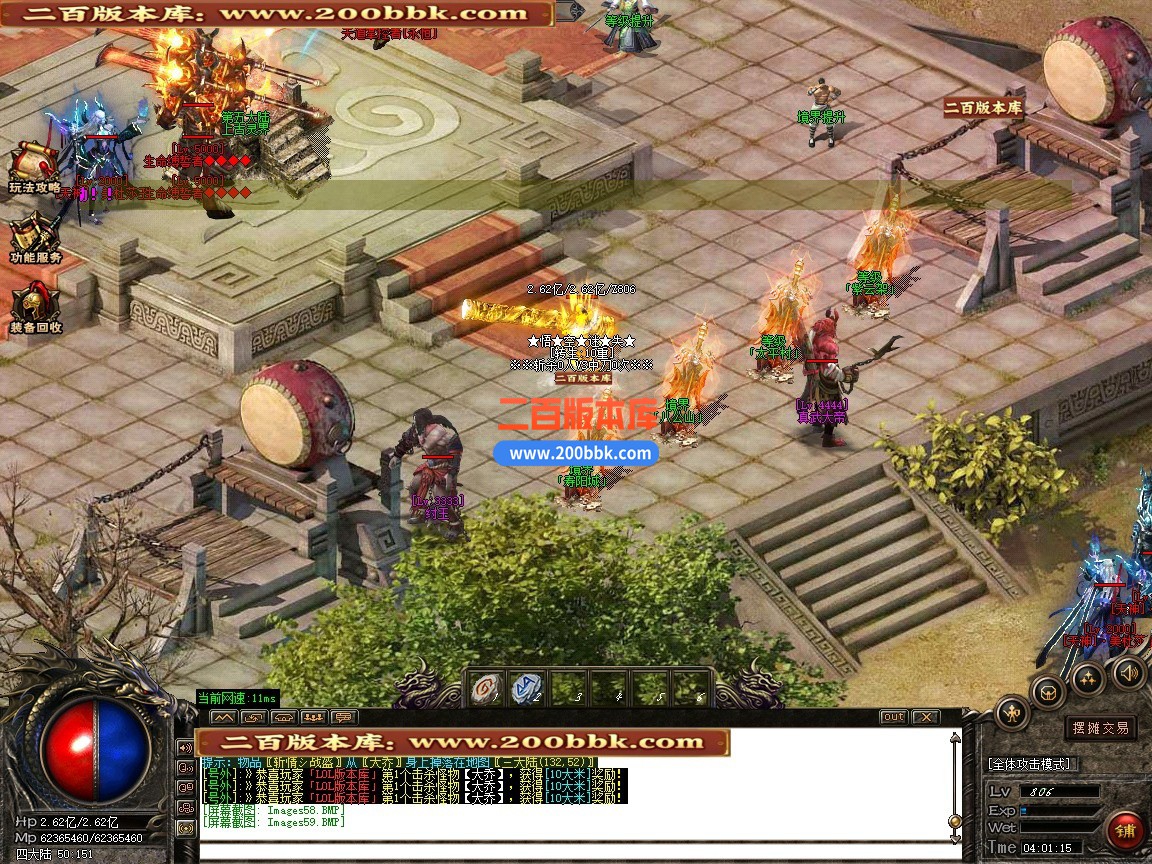1152x864 pixels.
Task: Open the bag chest icon
Action: [1049, 691]
